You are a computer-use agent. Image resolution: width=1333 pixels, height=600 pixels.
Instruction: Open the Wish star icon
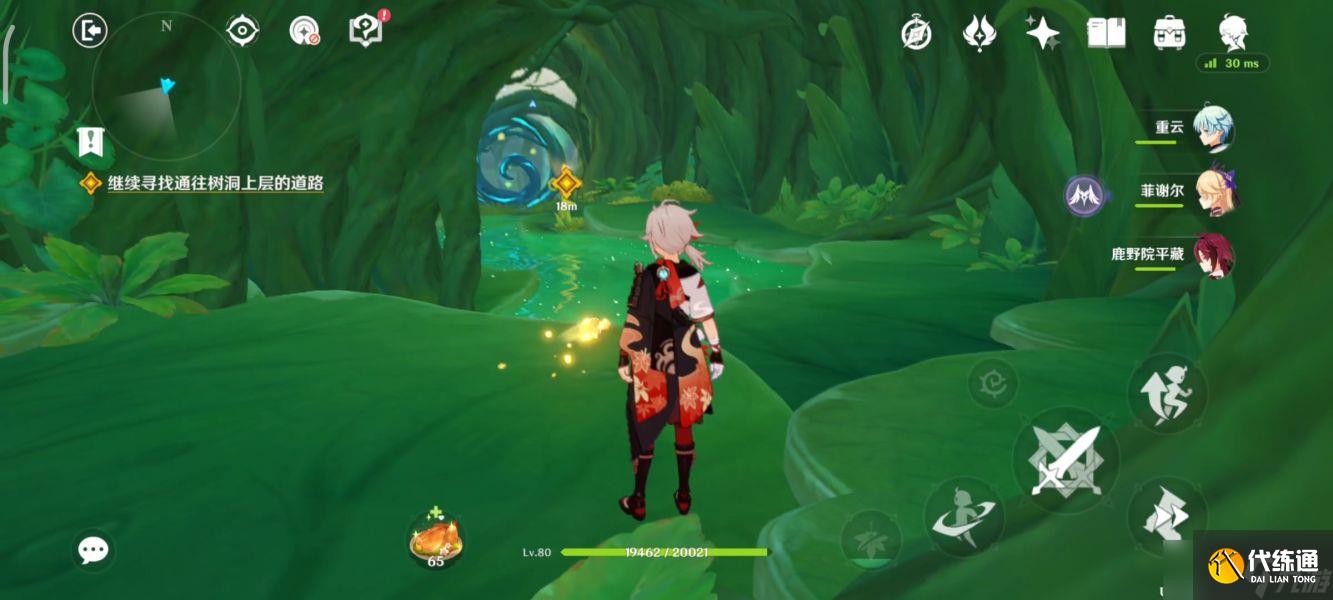pyautogui.click(x=1043, y=33)
